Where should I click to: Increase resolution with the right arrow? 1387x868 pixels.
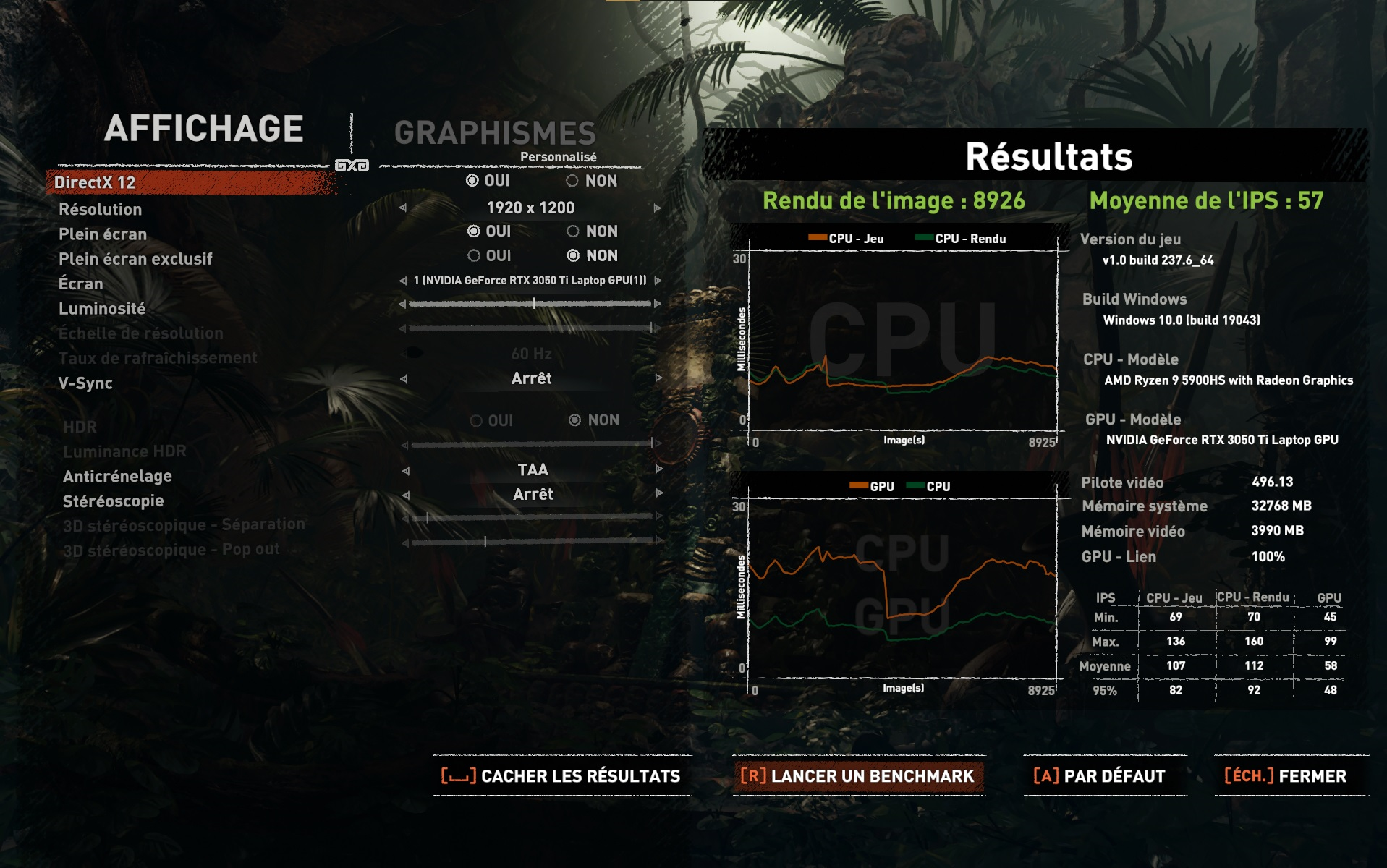(x=657, y=208)
